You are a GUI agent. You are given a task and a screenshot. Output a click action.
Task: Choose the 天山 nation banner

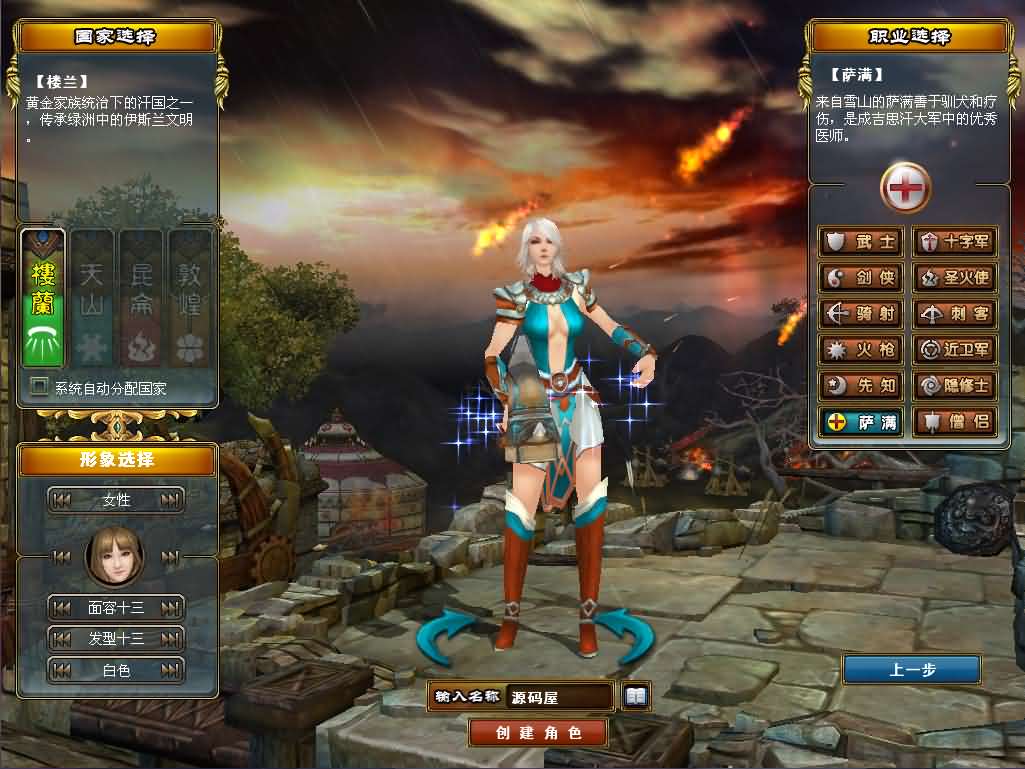tap(92, 297)
